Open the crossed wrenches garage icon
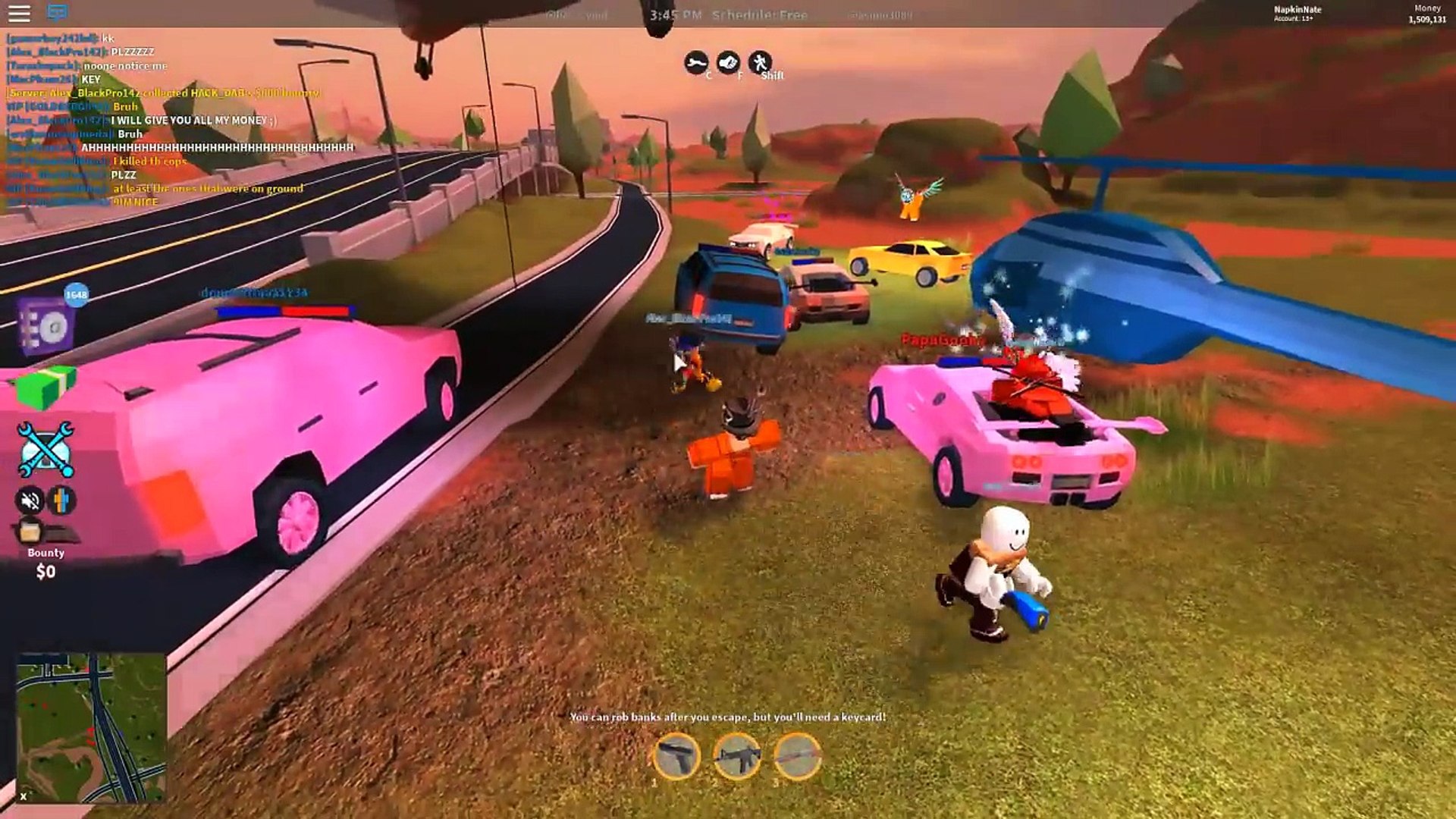This screenshot has width=1456, height=819. pyautogui.click(x=45, y=450)
